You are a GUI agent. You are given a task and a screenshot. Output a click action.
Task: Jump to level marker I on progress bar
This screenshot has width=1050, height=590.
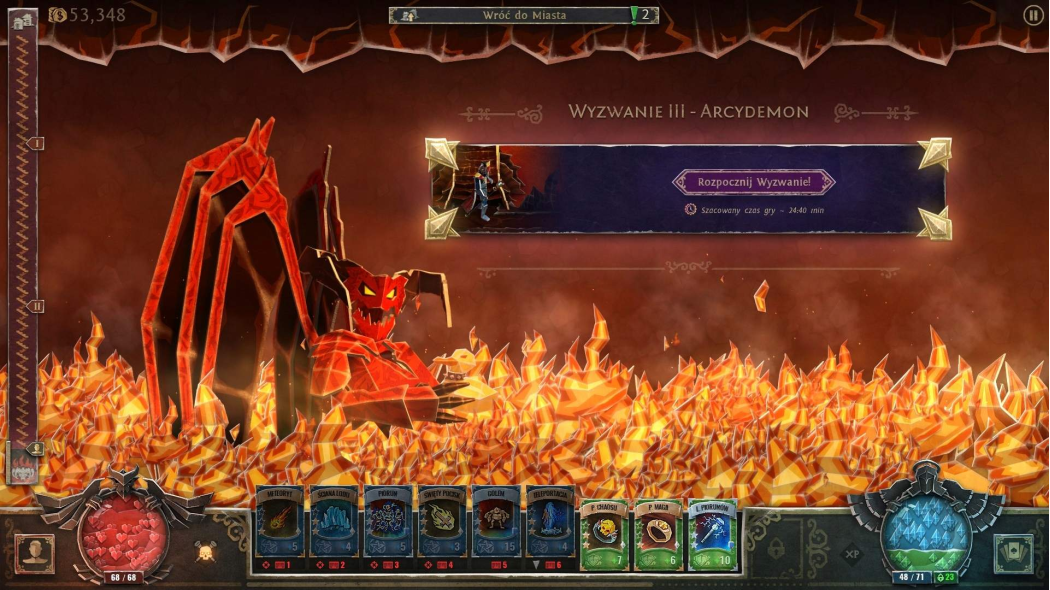pyautogui.click(x=37, y=144)
